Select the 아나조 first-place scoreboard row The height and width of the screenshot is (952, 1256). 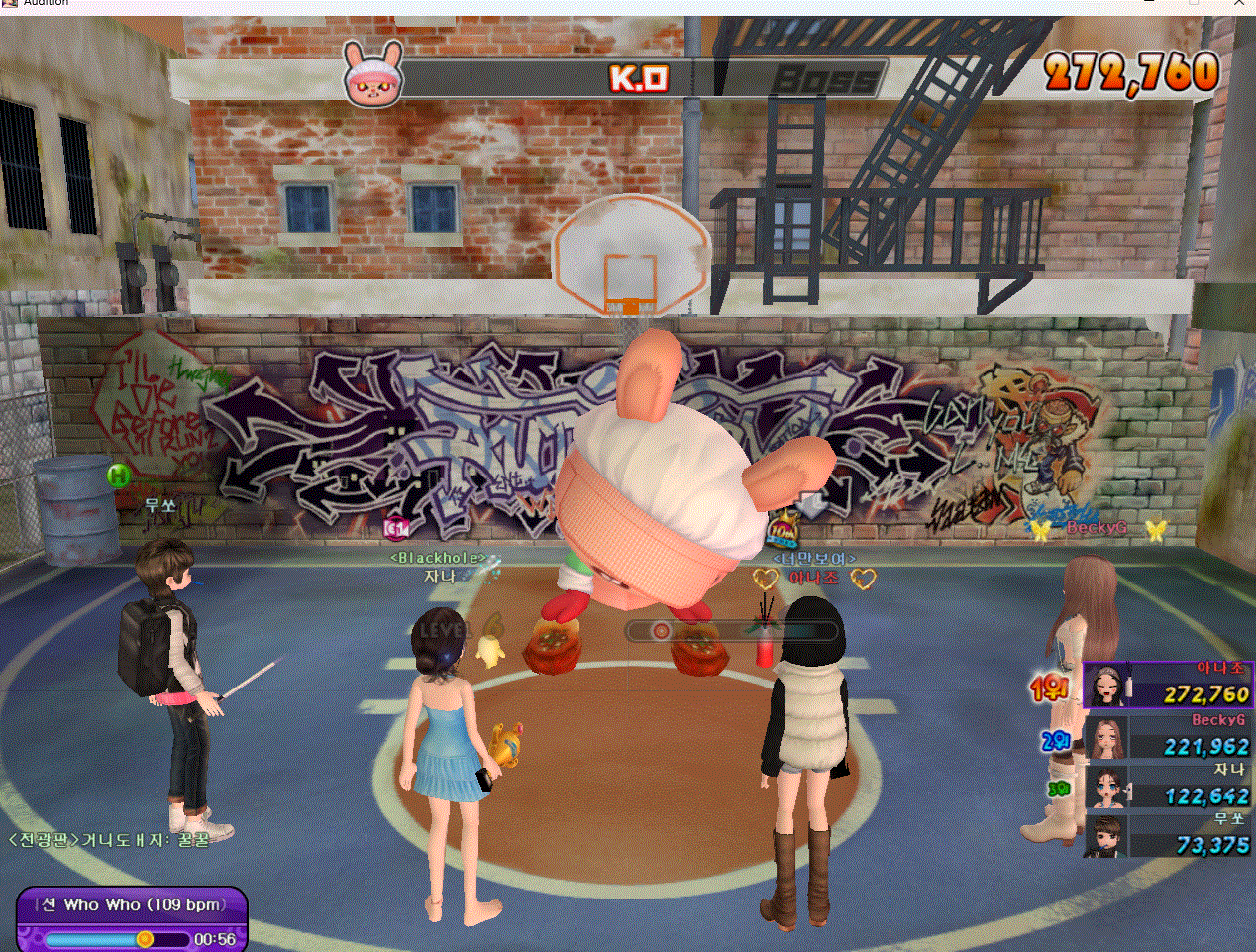click(1169, 686)
